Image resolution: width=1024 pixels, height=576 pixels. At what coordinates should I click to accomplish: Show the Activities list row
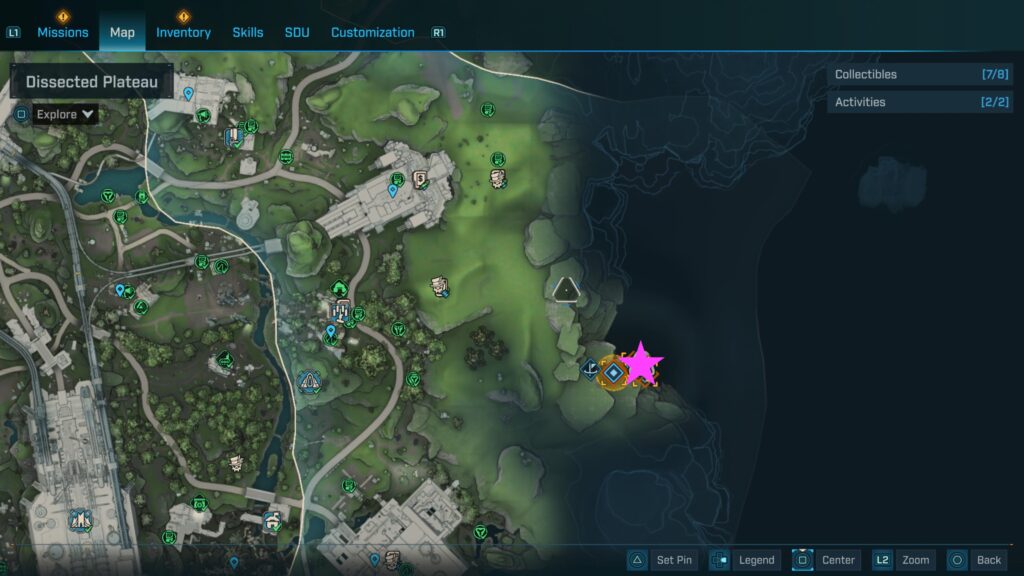tap(920, 102)
